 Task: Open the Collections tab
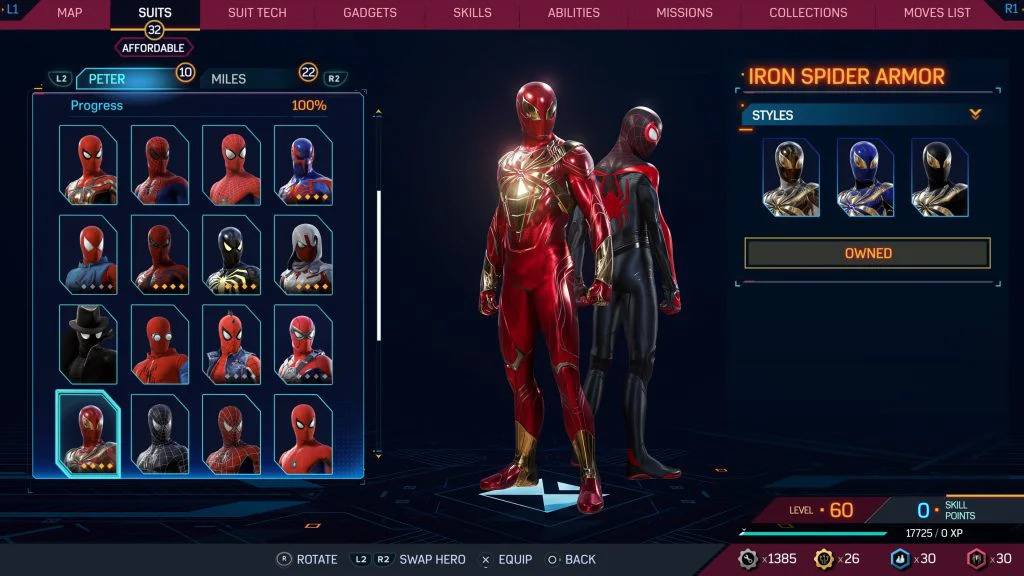pos(808,13)
